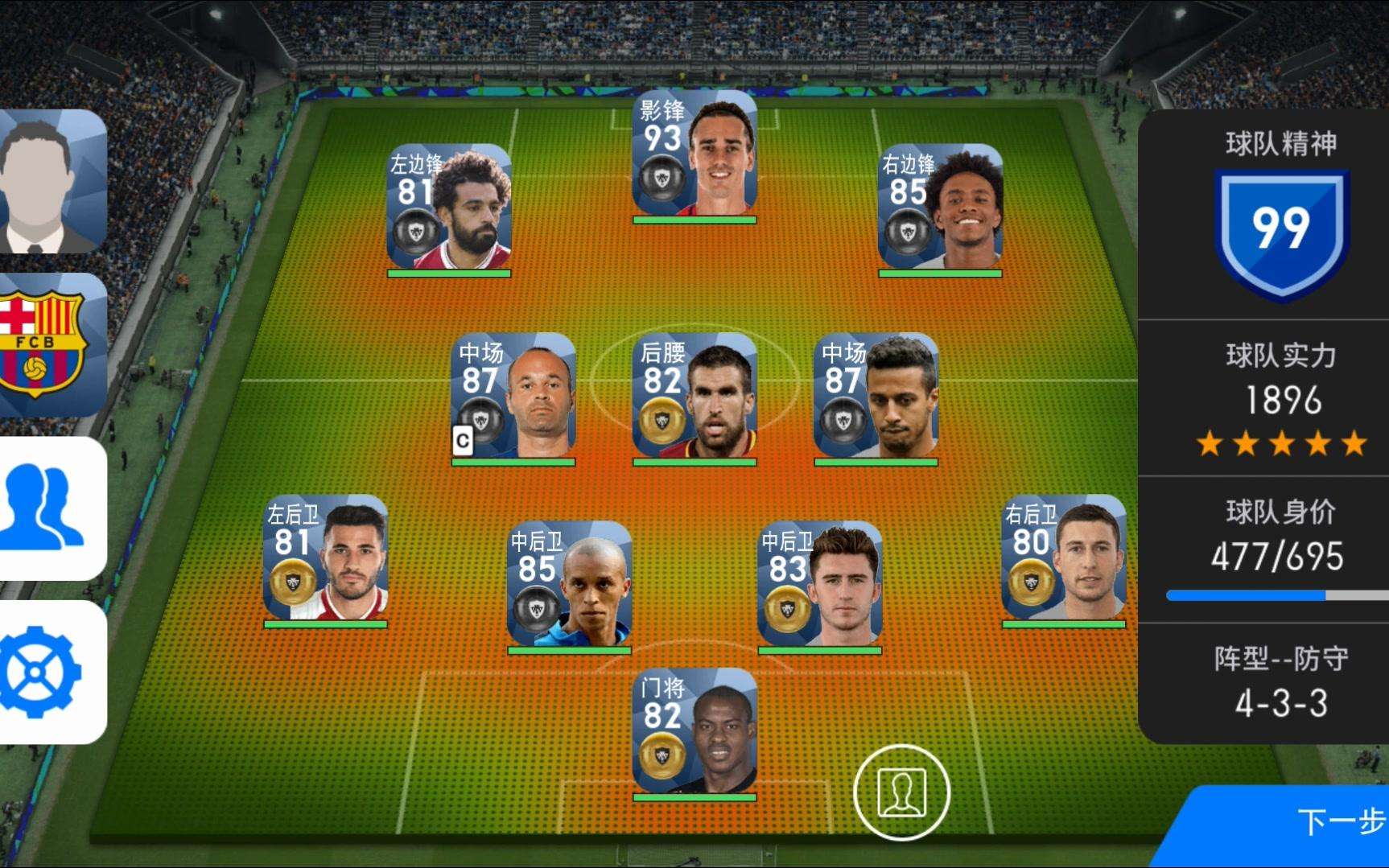Select the 影锋 striker card rated 93
Screen dimensions: 1389x868
point(694,157)
